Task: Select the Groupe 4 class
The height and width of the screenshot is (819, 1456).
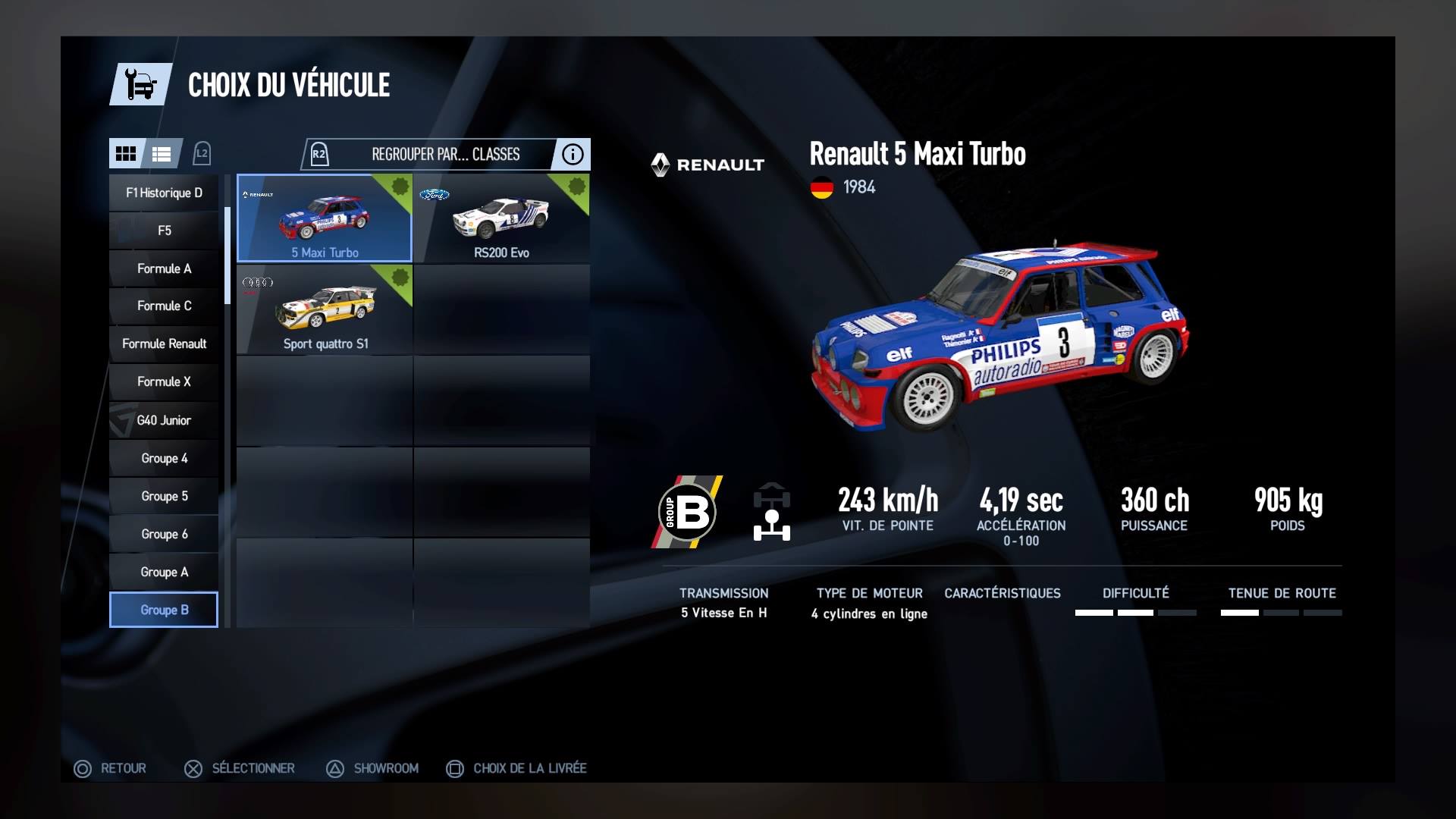Action: point(164,458)
